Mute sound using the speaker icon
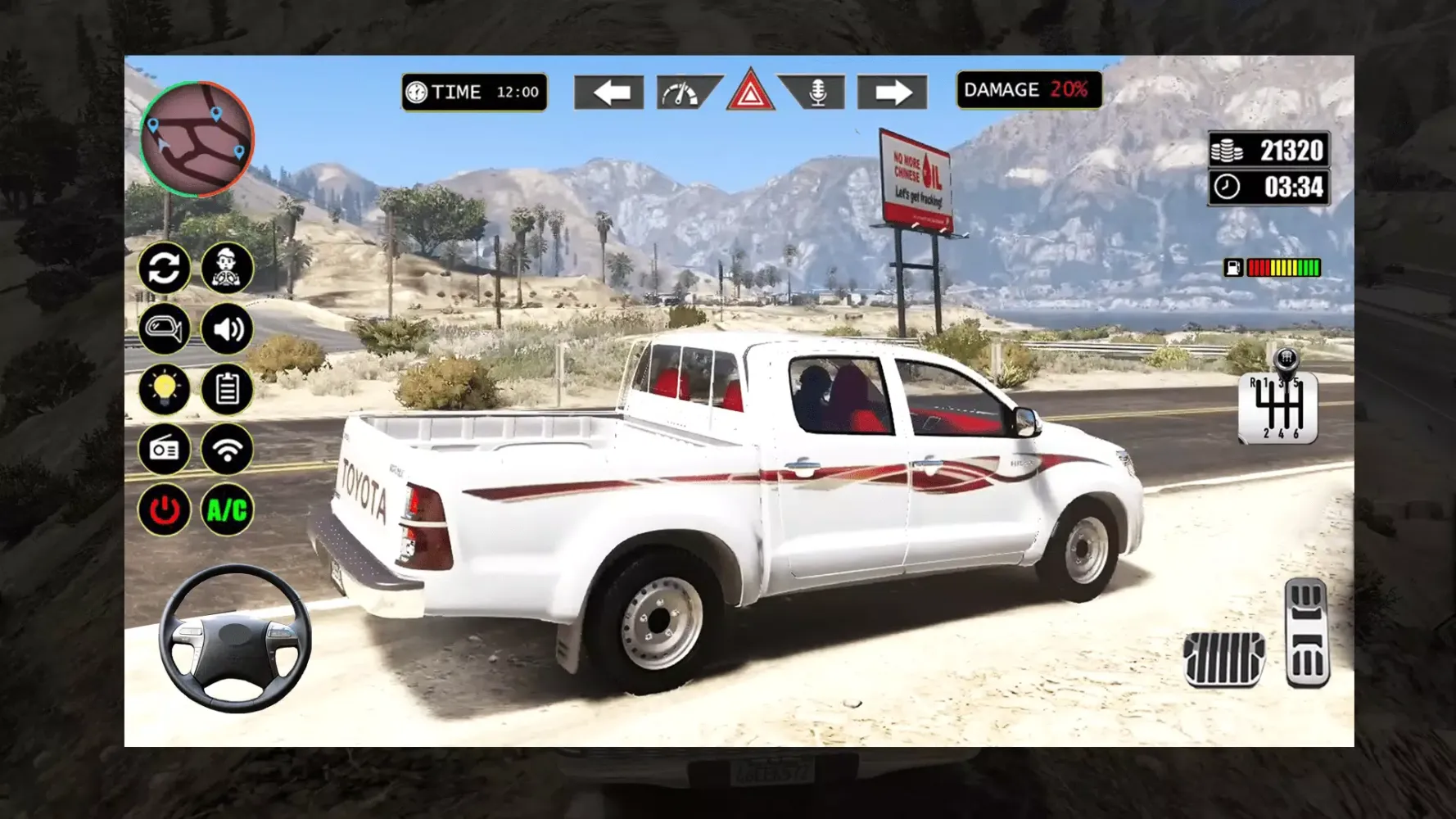This screenshot has width=1456, height=819. coord(227,329)
